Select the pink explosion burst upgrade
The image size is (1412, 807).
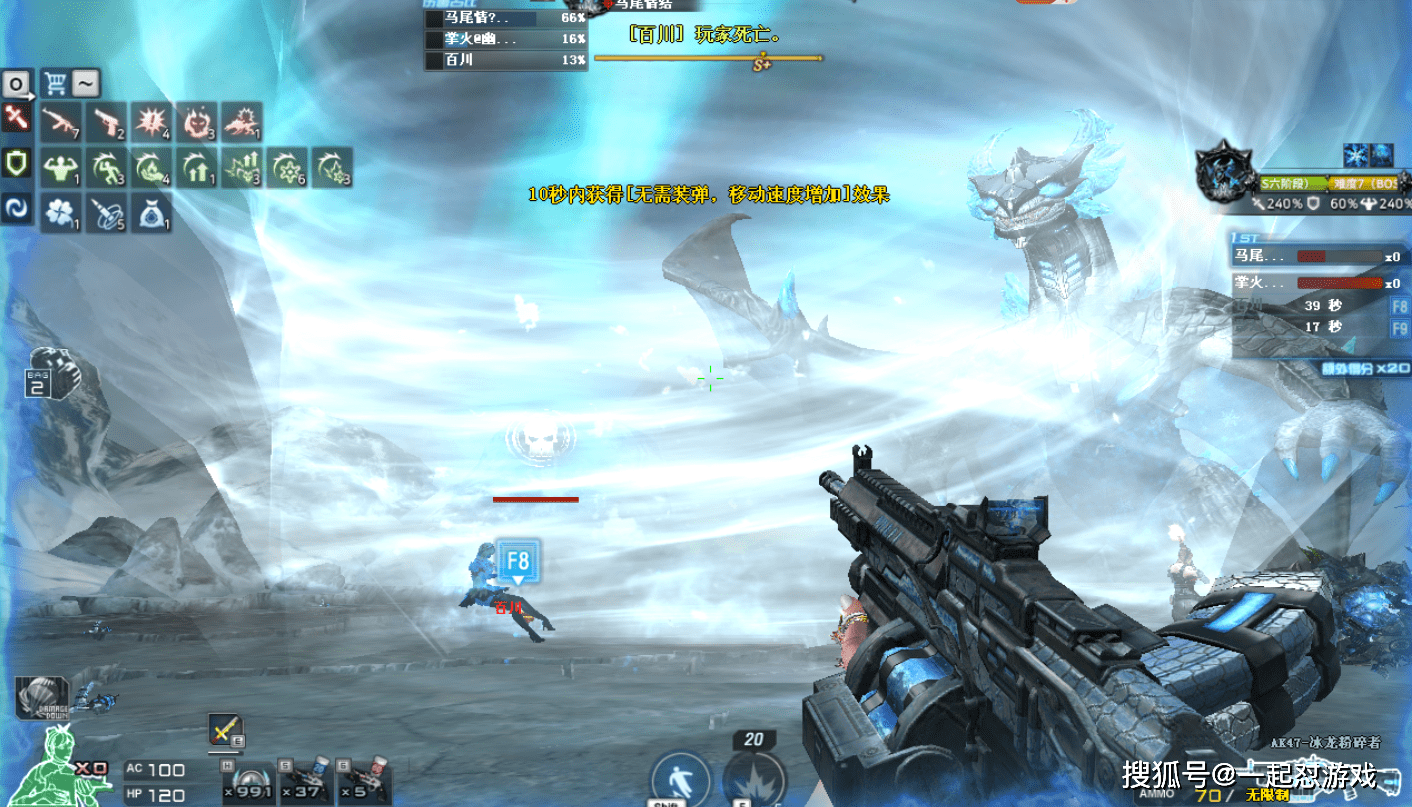click(x=152, y=122)
